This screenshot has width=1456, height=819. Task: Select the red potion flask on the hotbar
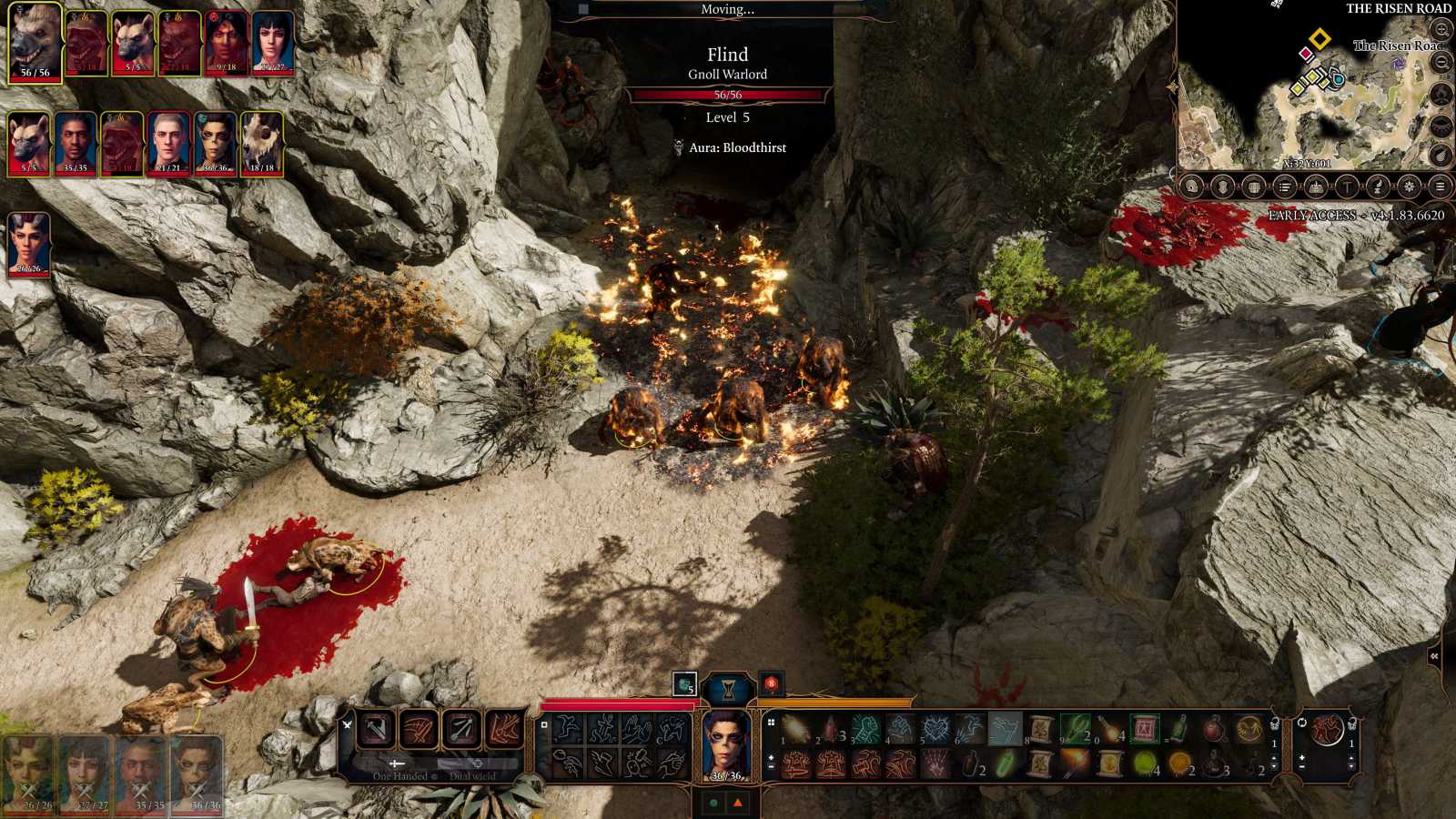click(1214, 729)
